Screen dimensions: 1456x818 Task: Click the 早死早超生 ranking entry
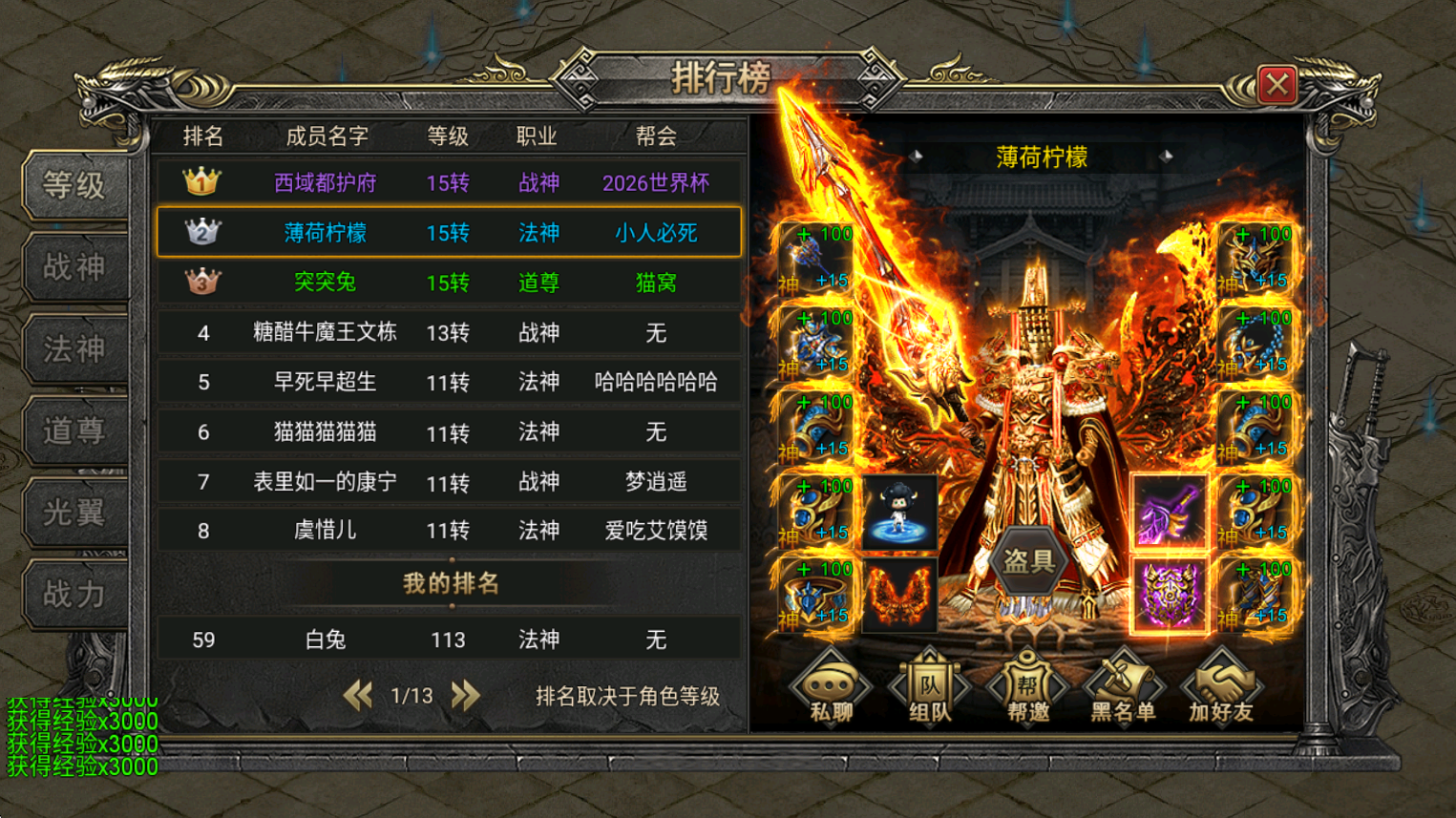point(449,383)
